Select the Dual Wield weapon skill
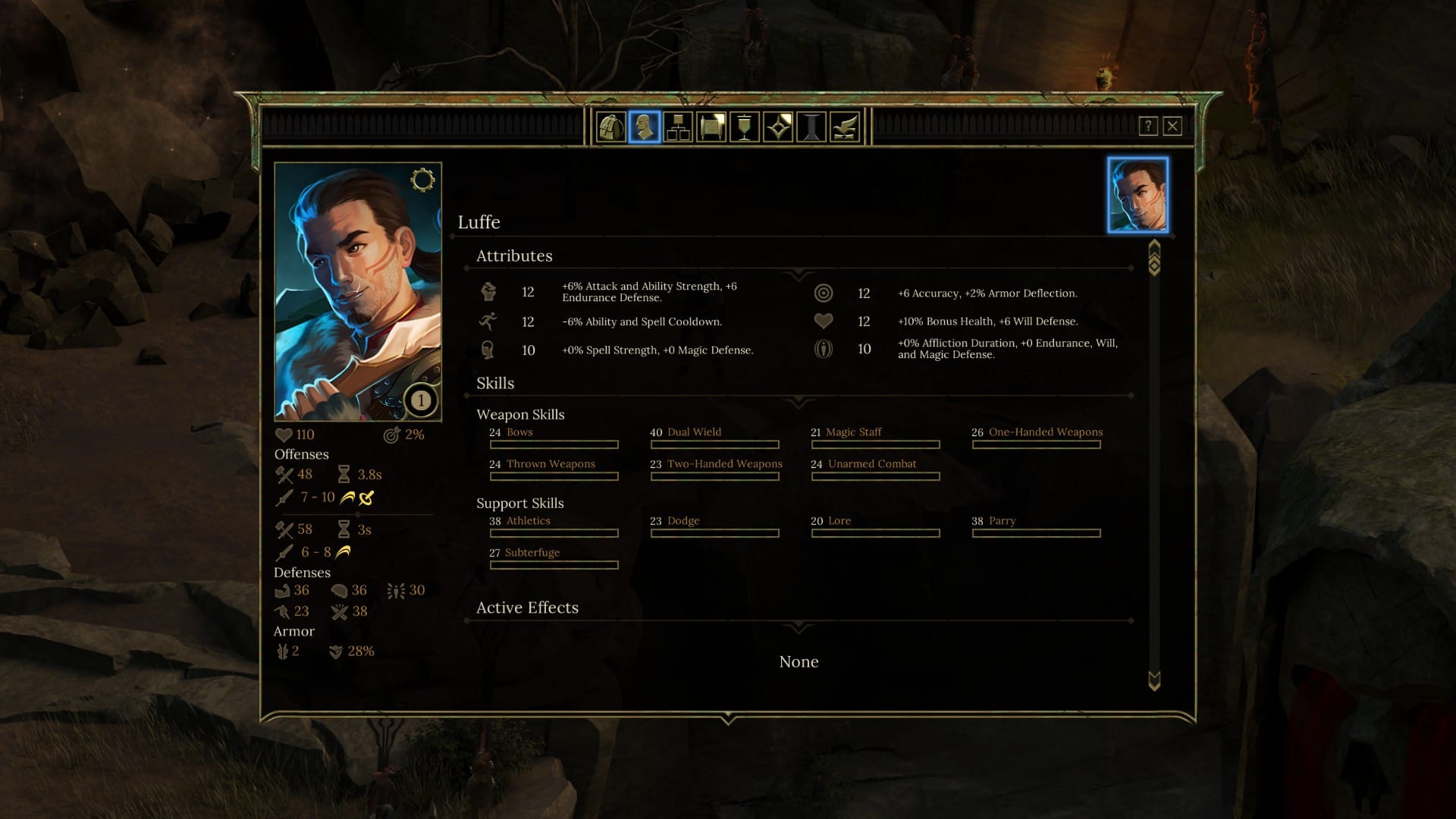 (x=694, y=432)
